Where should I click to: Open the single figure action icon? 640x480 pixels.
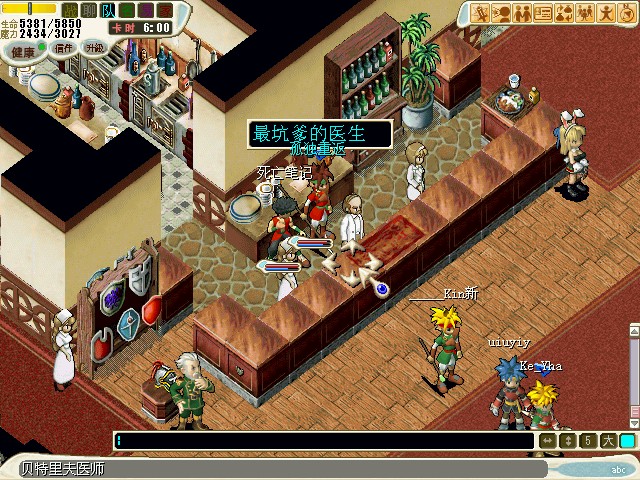[x=607, y=13]
